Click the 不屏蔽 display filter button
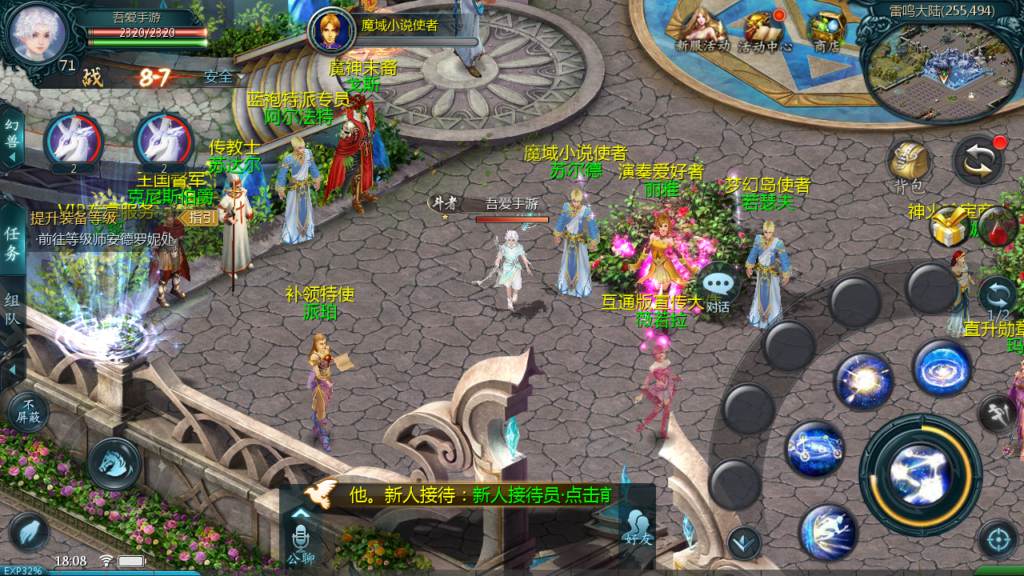Viewport: 1024px width, 576px height. (x=26, y=412)
